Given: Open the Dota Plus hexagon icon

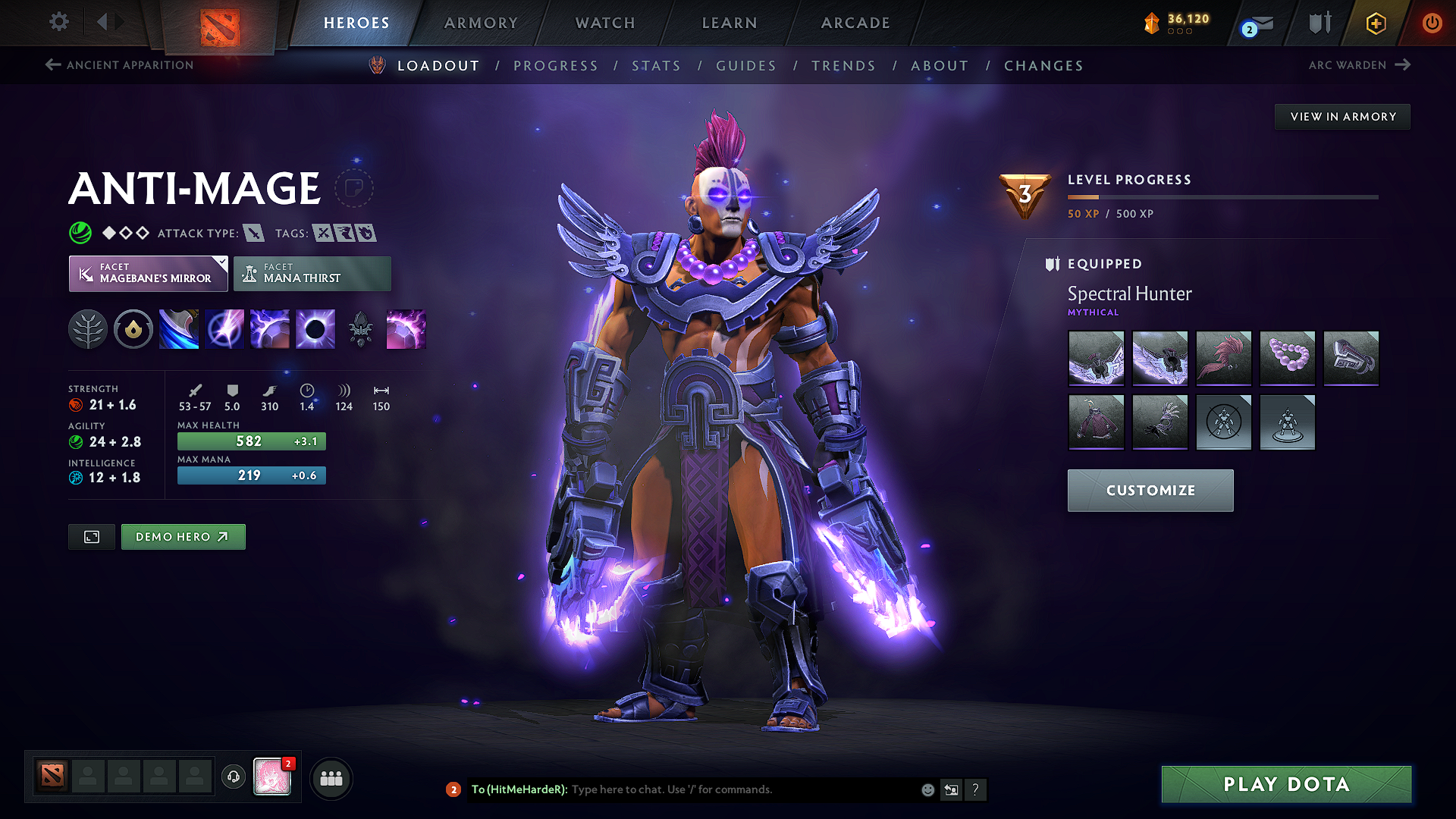Looking at the screenshot, I should [x=1375, y=23].
